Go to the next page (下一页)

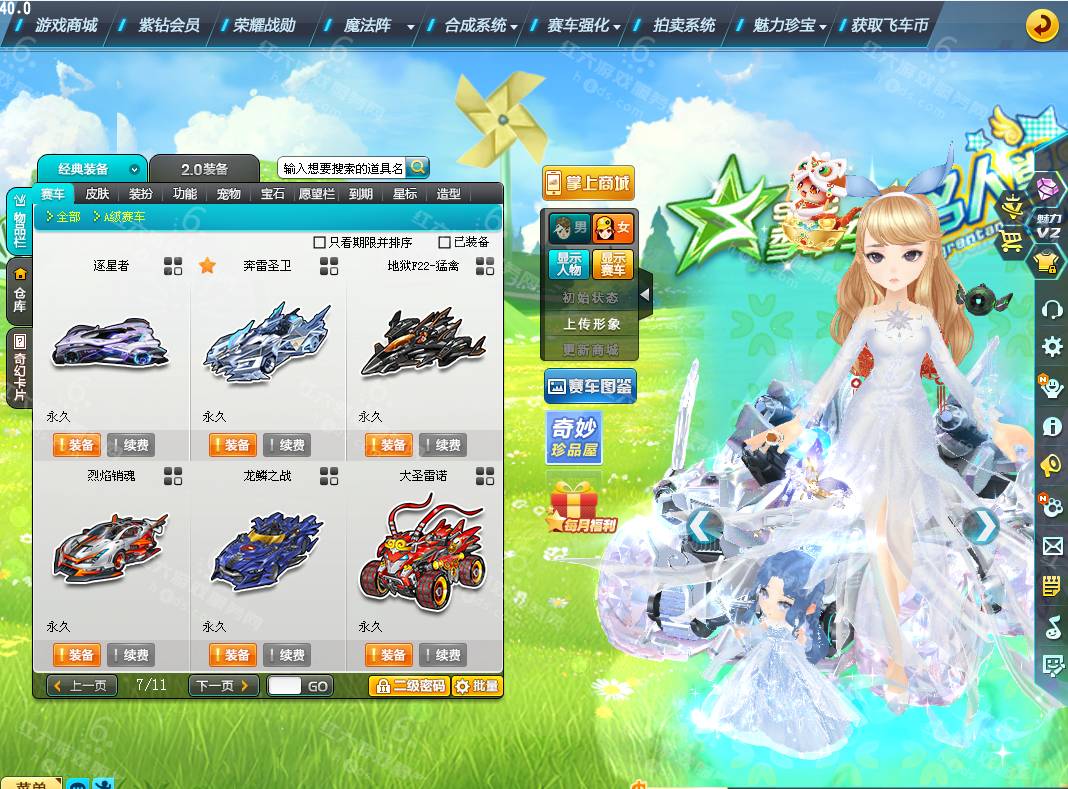[223, 686]
